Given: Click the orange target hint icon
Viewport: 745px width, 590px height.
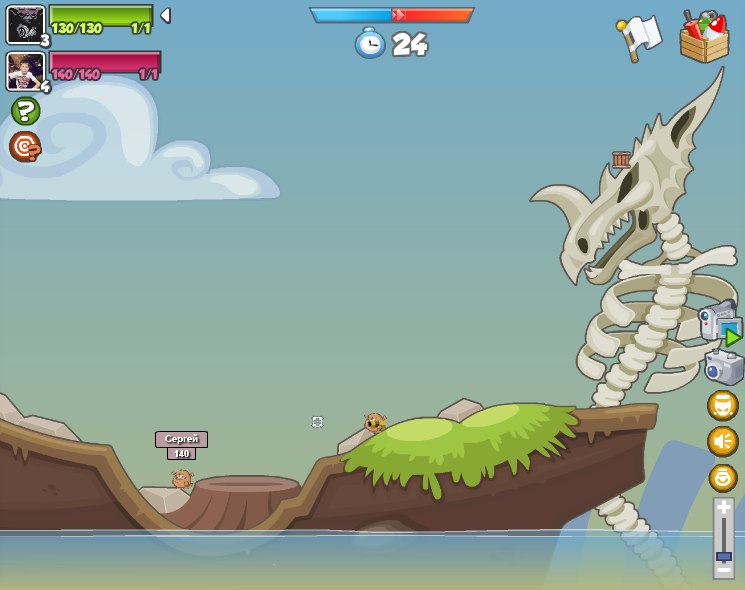Looking at the screenshot, I should 25,146.
